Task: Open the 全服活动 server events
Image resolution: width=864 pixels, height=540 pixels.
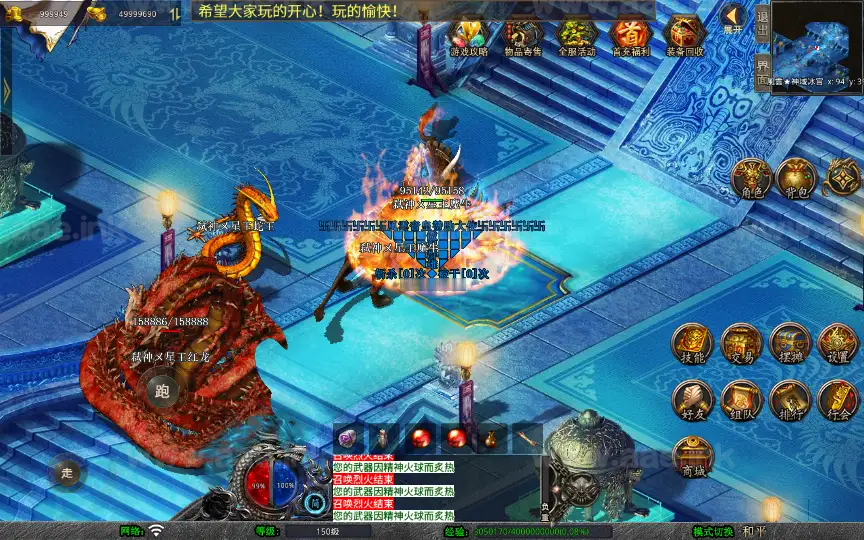Action: tap(576, 37)
